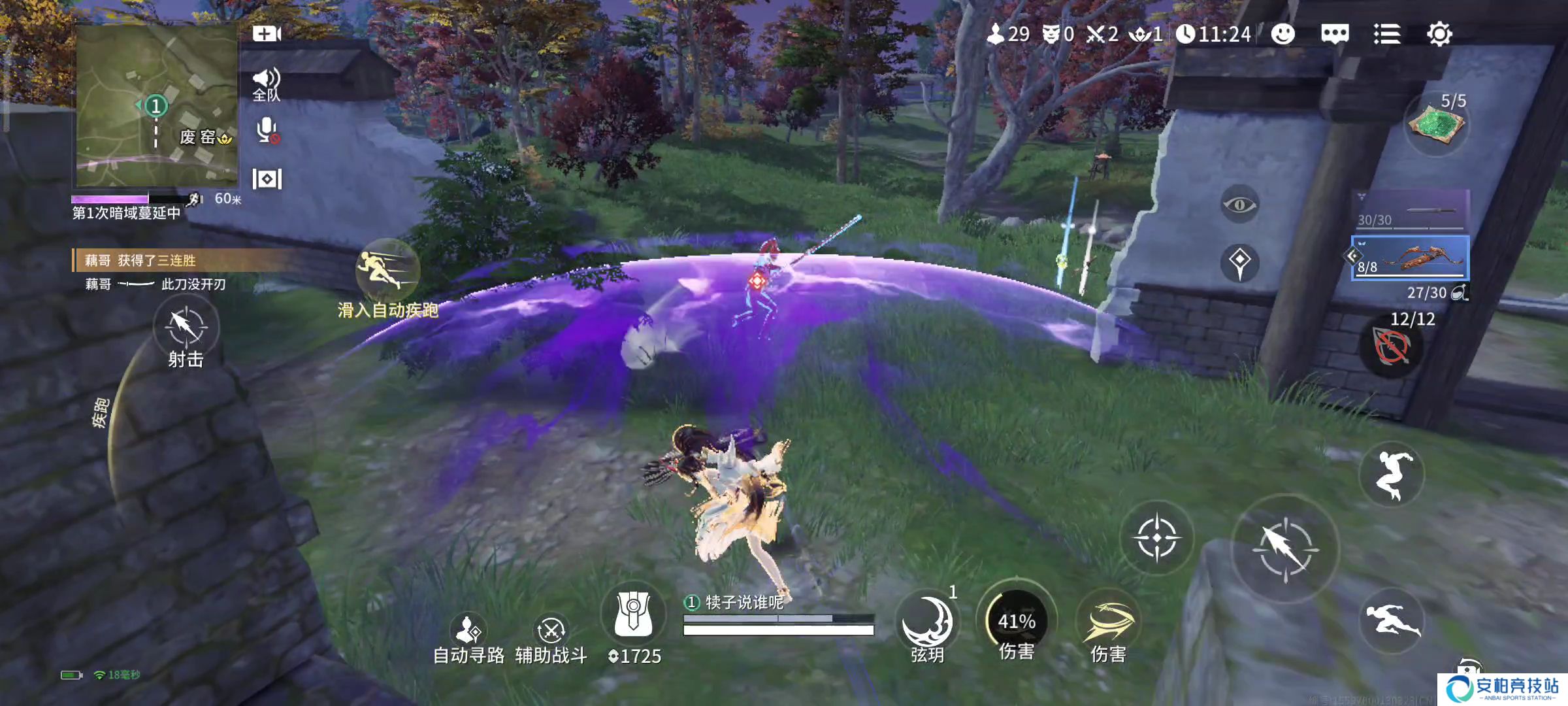Open the chat message icon

pyautogui.click(x=1335, y=34)
